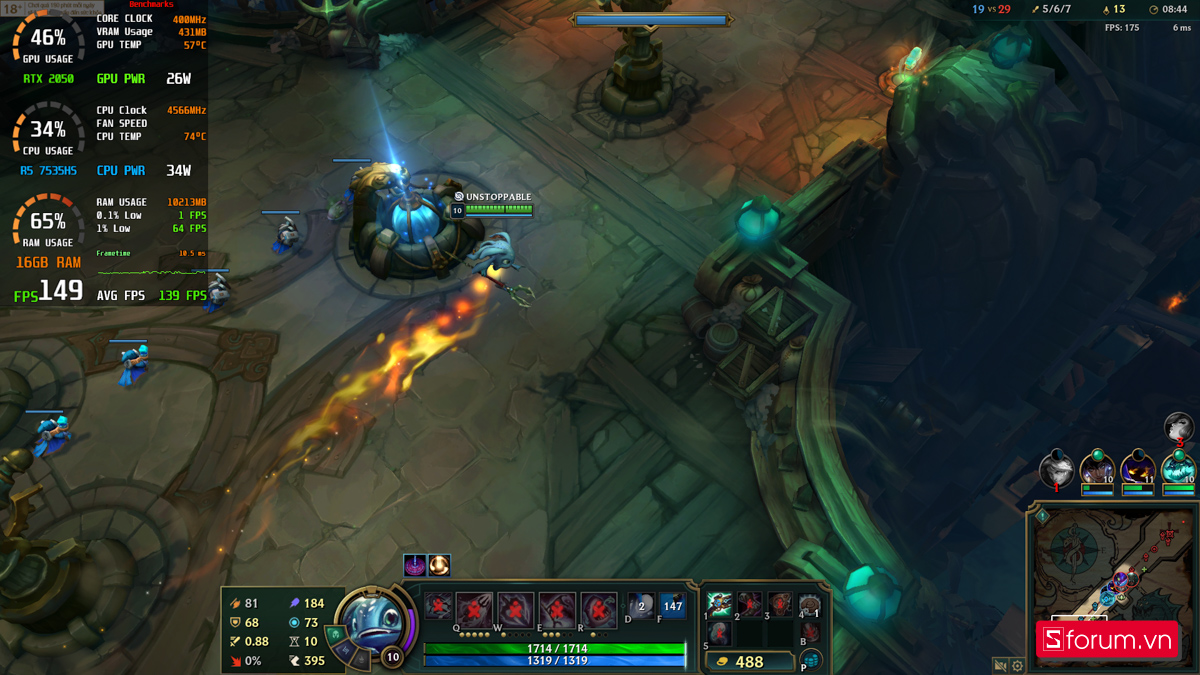Click the Fizz champion portrait

(373, 625)
